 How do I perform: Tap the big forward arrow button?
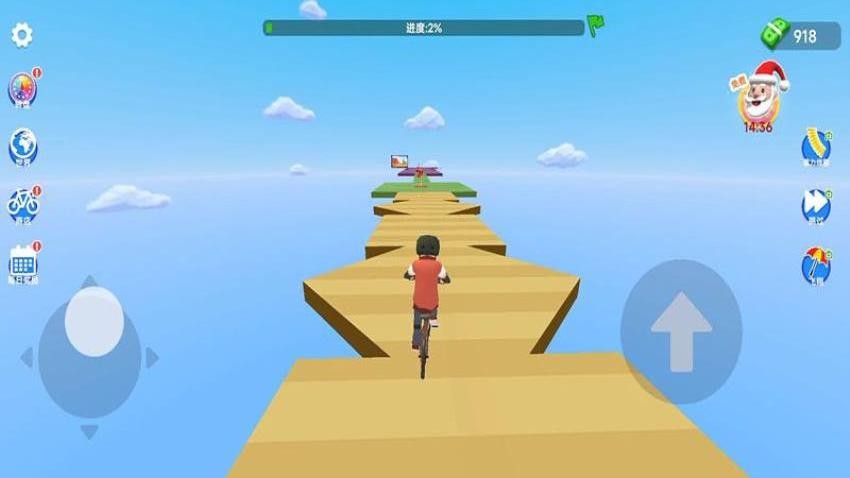pyautogui.click(x=681, y=331)
